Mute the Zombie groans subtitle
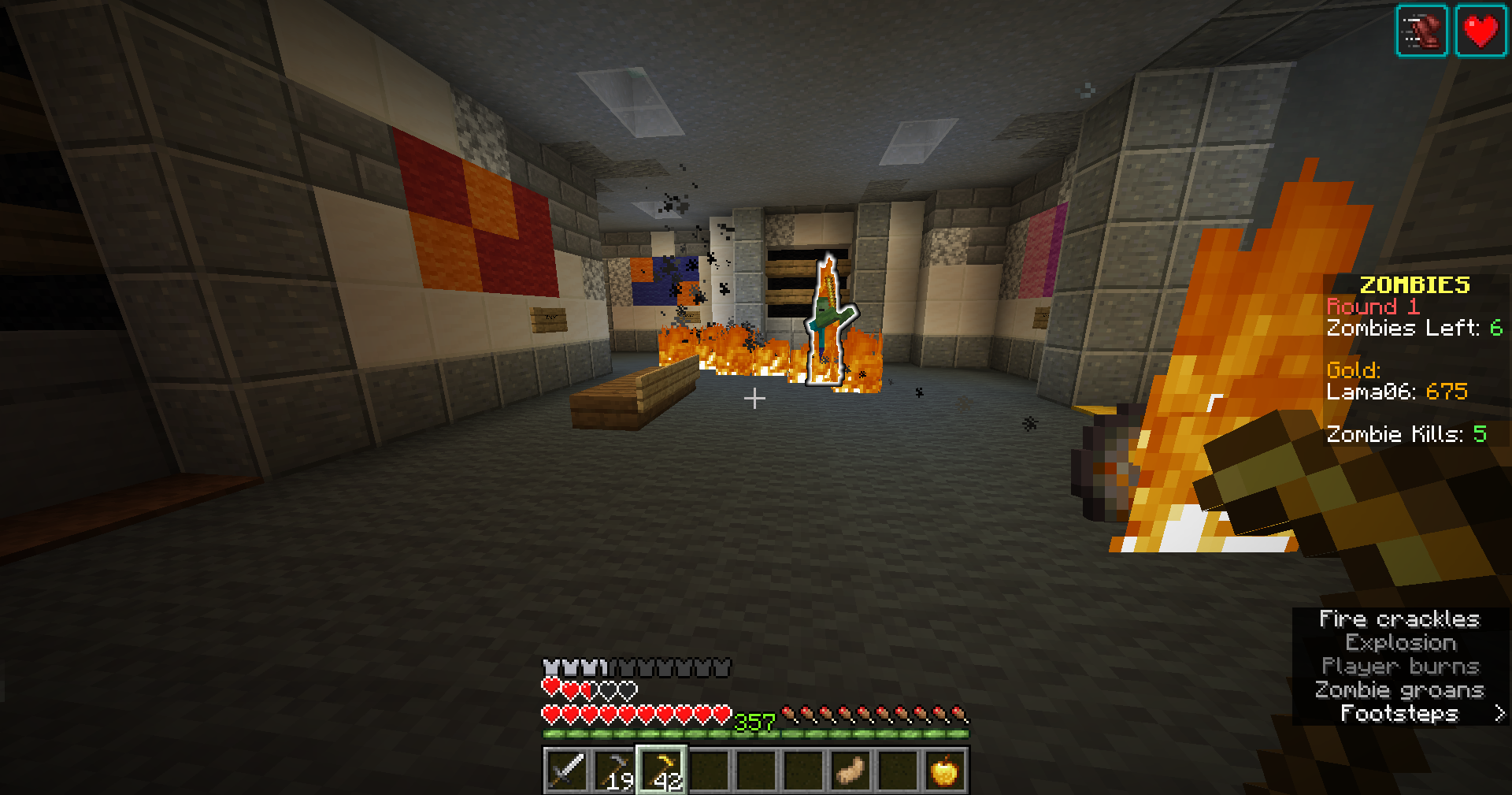The height and width of the screenshot is (795, 1512). (1401, 689)
